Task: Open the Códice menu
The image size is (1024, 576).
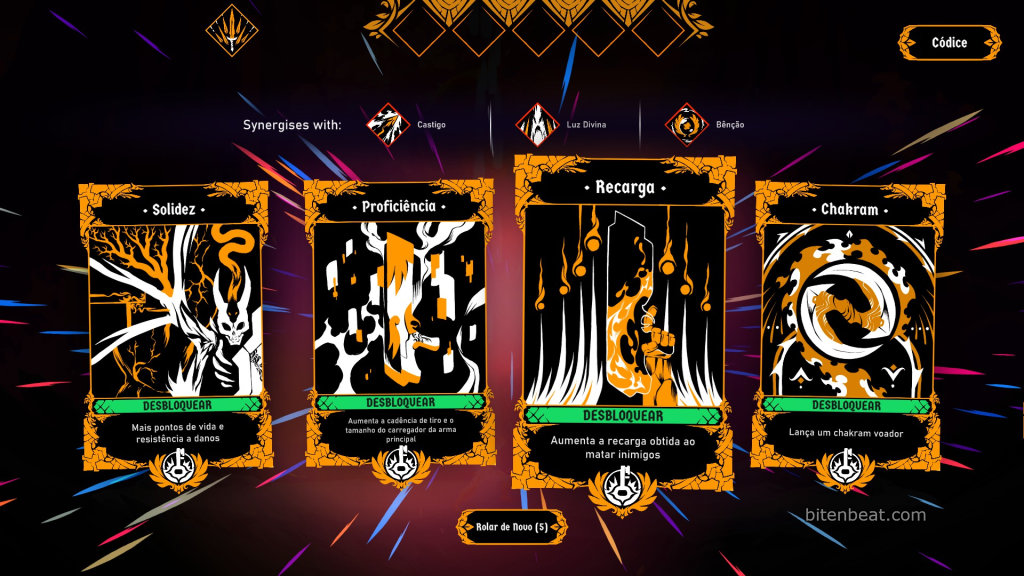Action: [x=949, y=43]
